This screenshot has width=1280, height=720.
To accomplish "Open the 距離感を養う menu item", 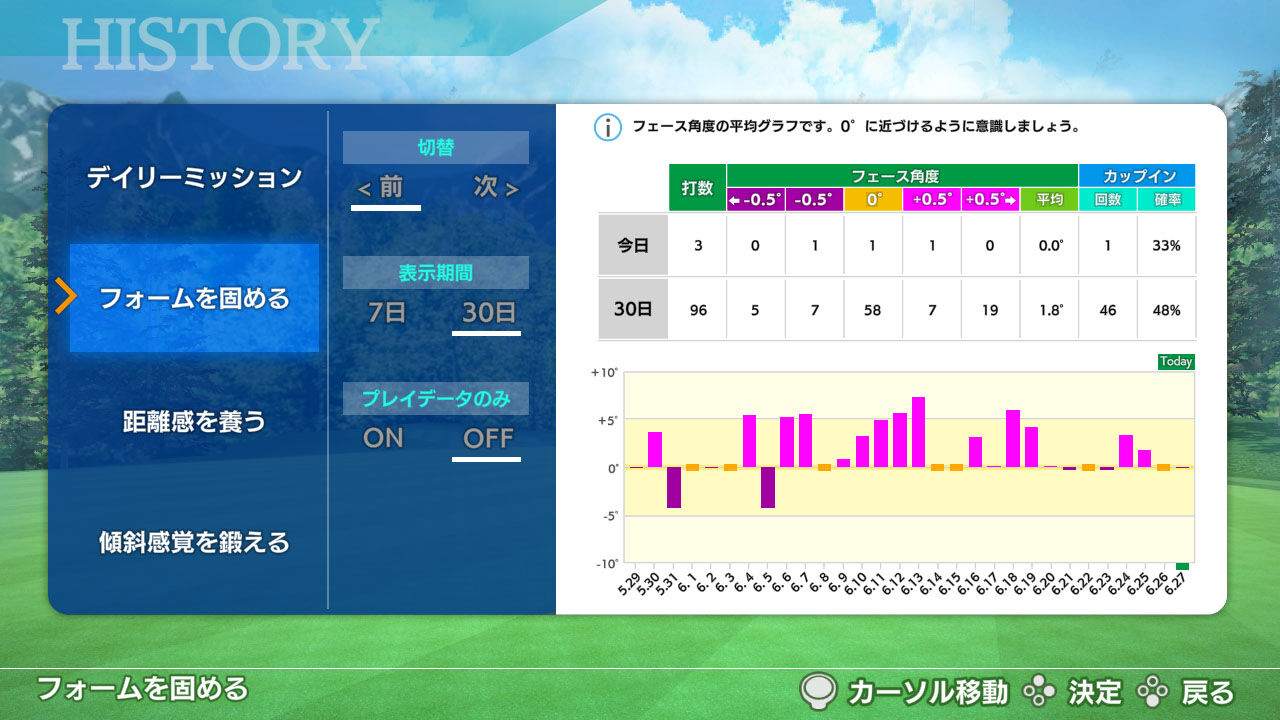I will tap(193, 422).
